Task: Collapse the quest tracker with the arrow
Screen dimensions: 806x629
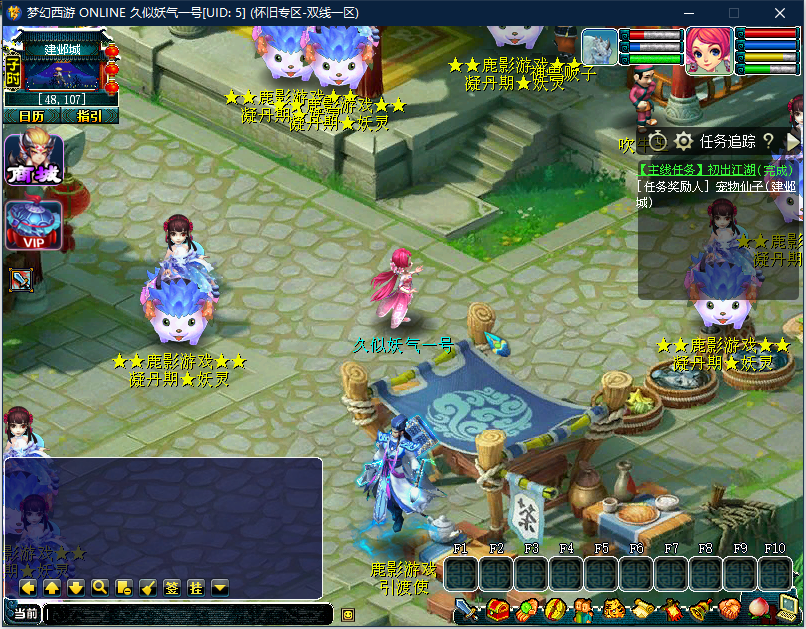Action: click(x=792, y=141)
